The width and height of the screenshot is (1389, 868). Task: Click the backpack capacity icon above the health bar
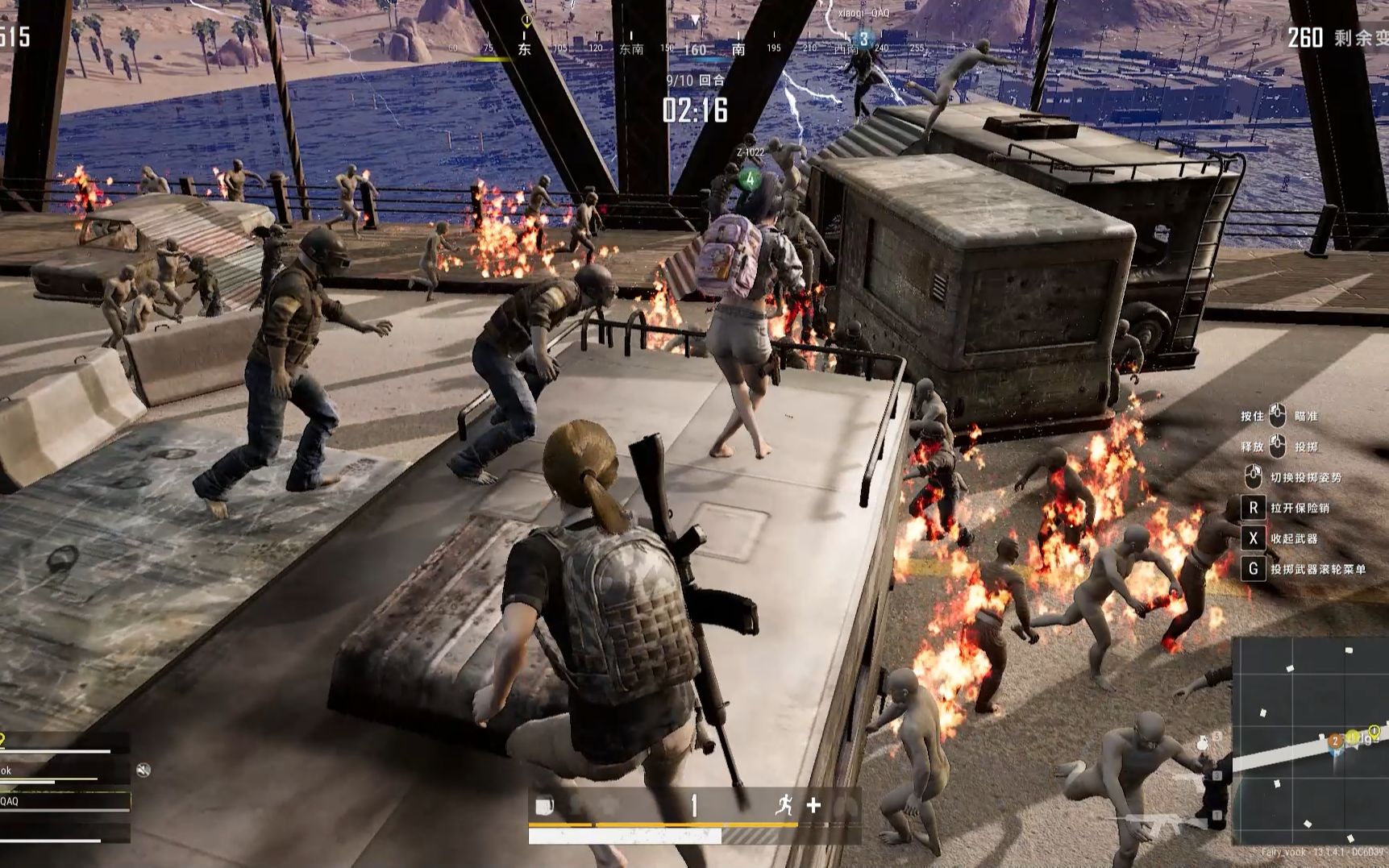tap(546, 805)
